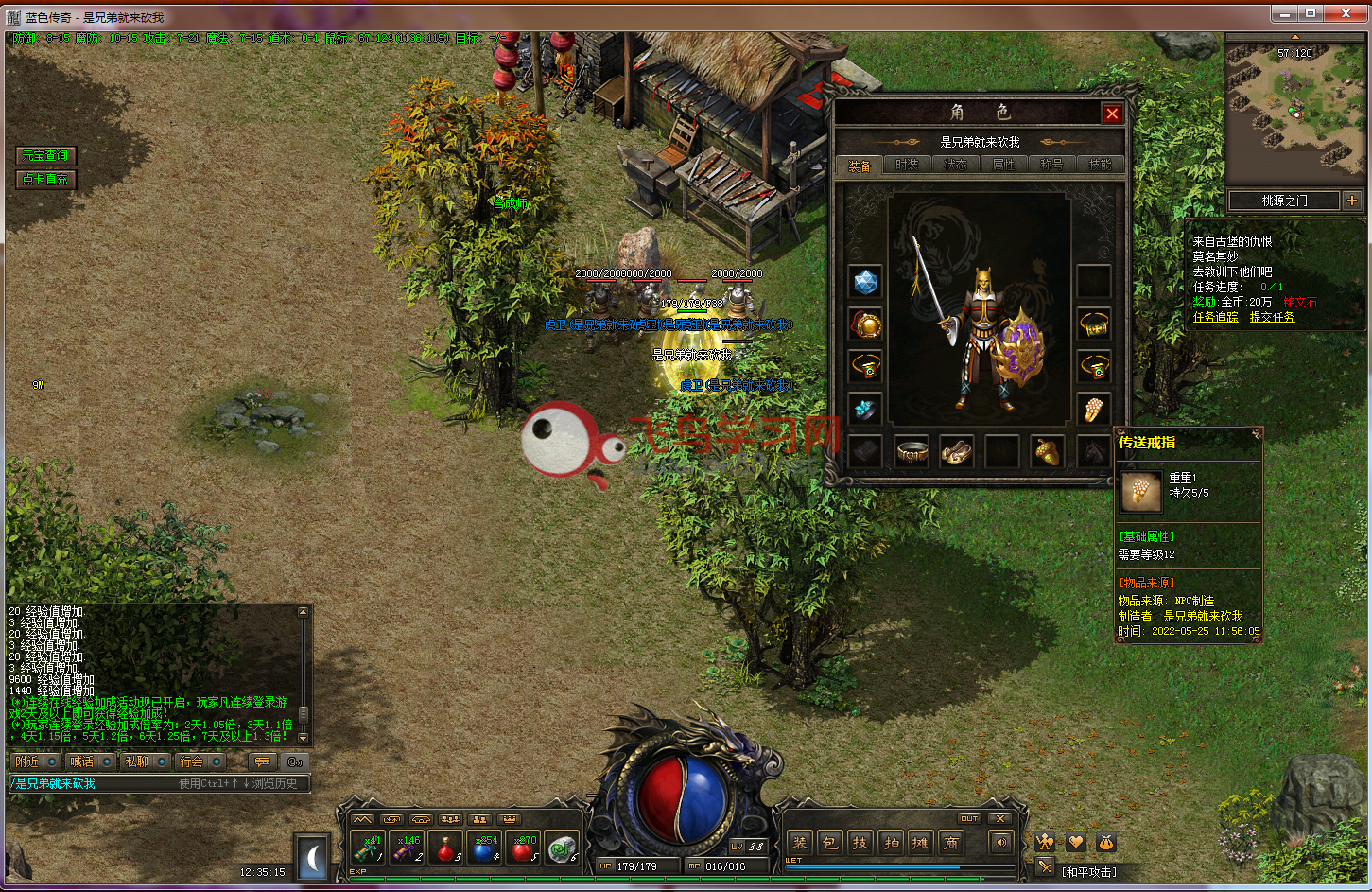This screenshot has height=892, width=1372.
Task: Show the 称号 titles tab
Action: (x=1051, y=165)
